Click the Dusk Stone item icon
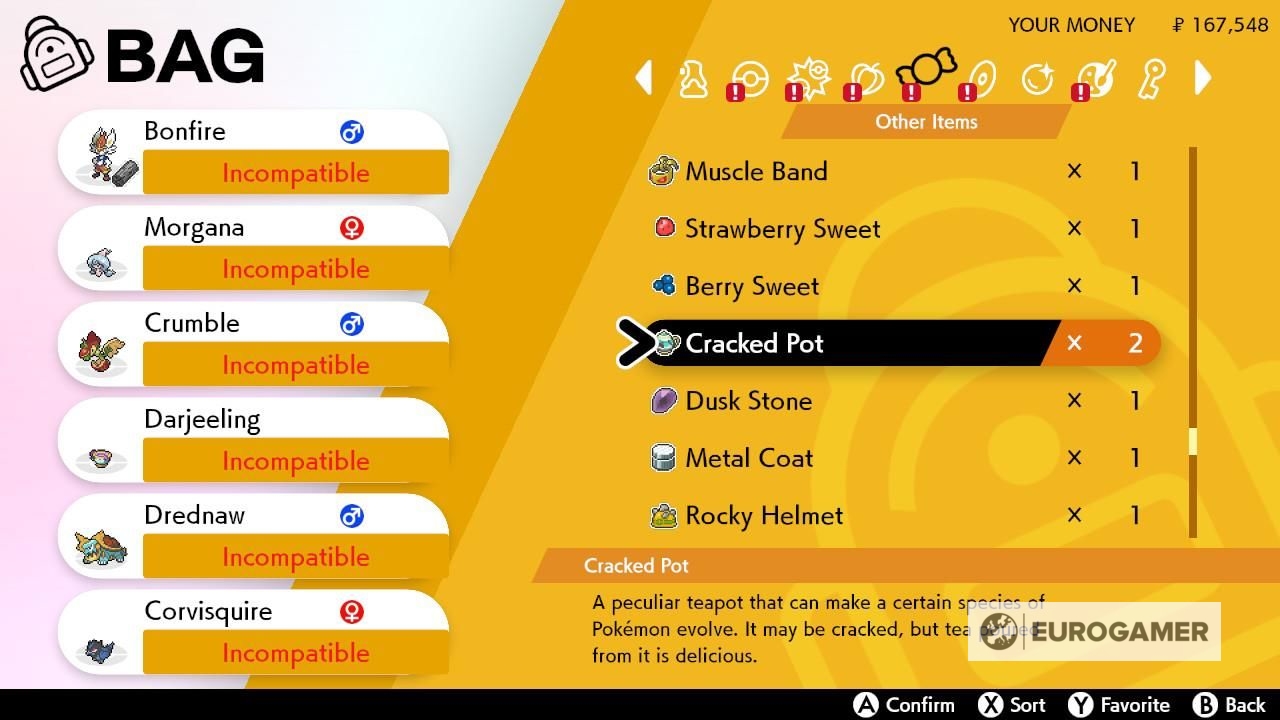Image resolution: width=1280 pixels, height=720 pixels. (661, 400)
